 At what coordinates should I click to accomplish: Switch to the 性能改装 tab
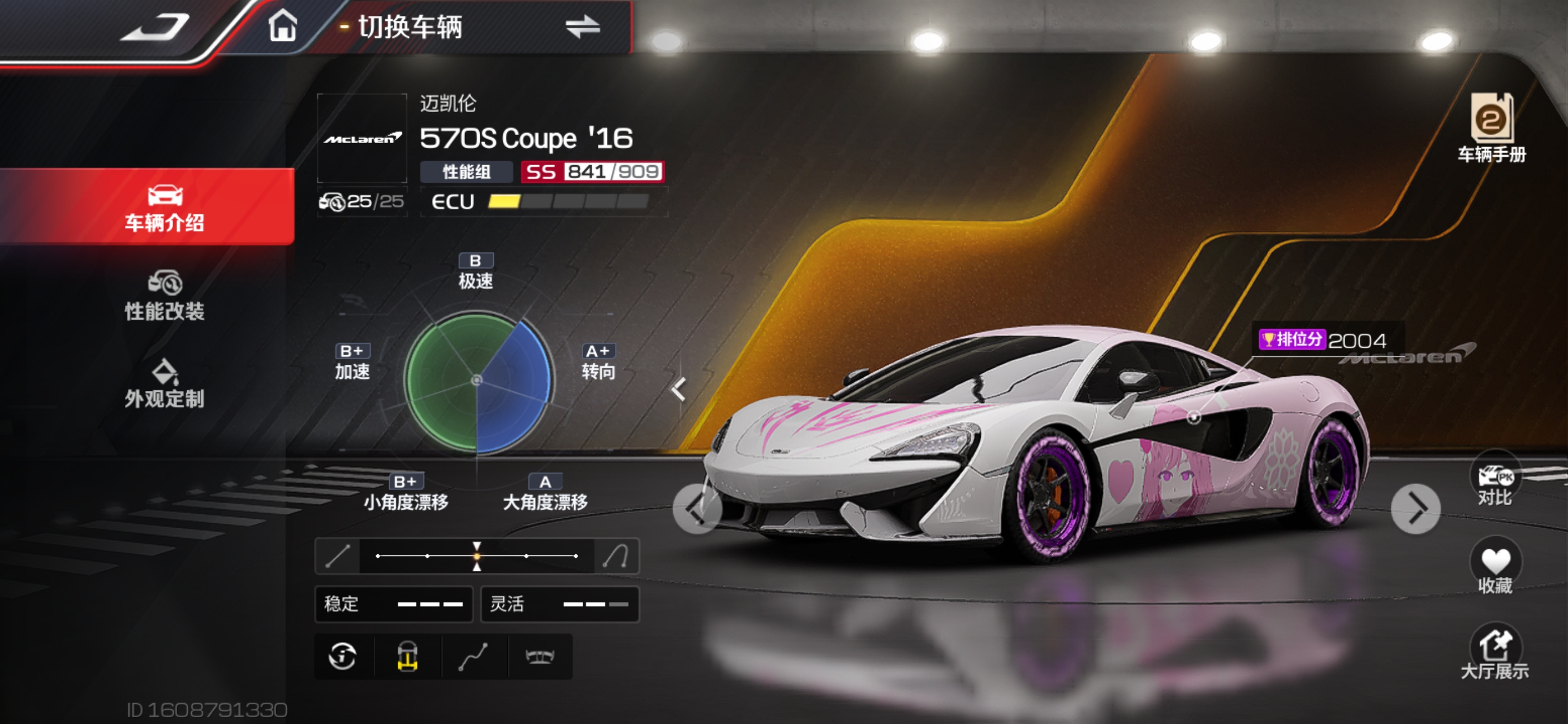click(165, 296)
